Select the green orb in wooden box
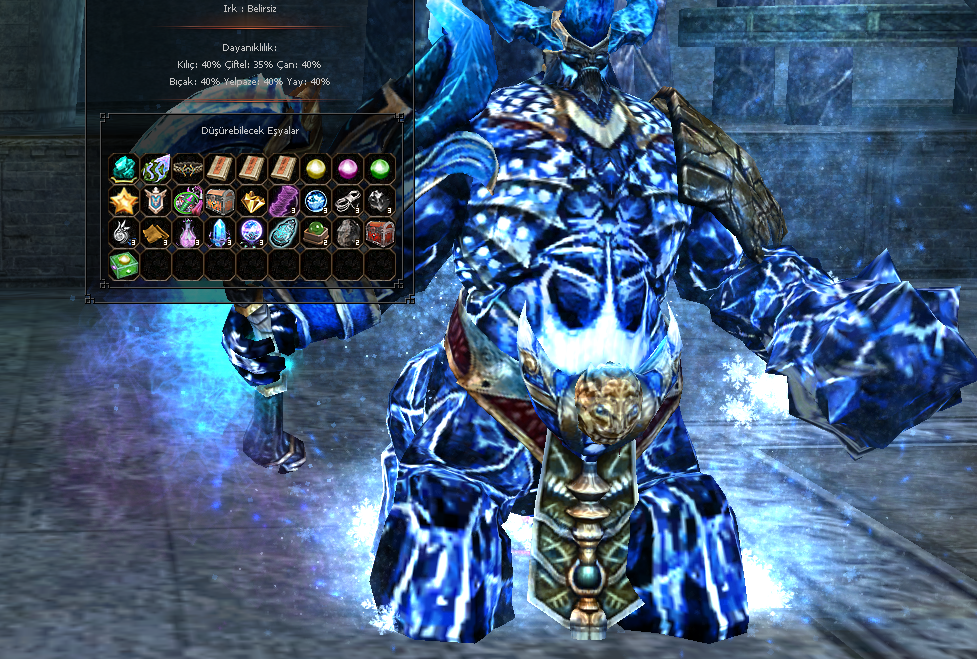The height and width of the screenshot is (659, 977). [316, 233]
